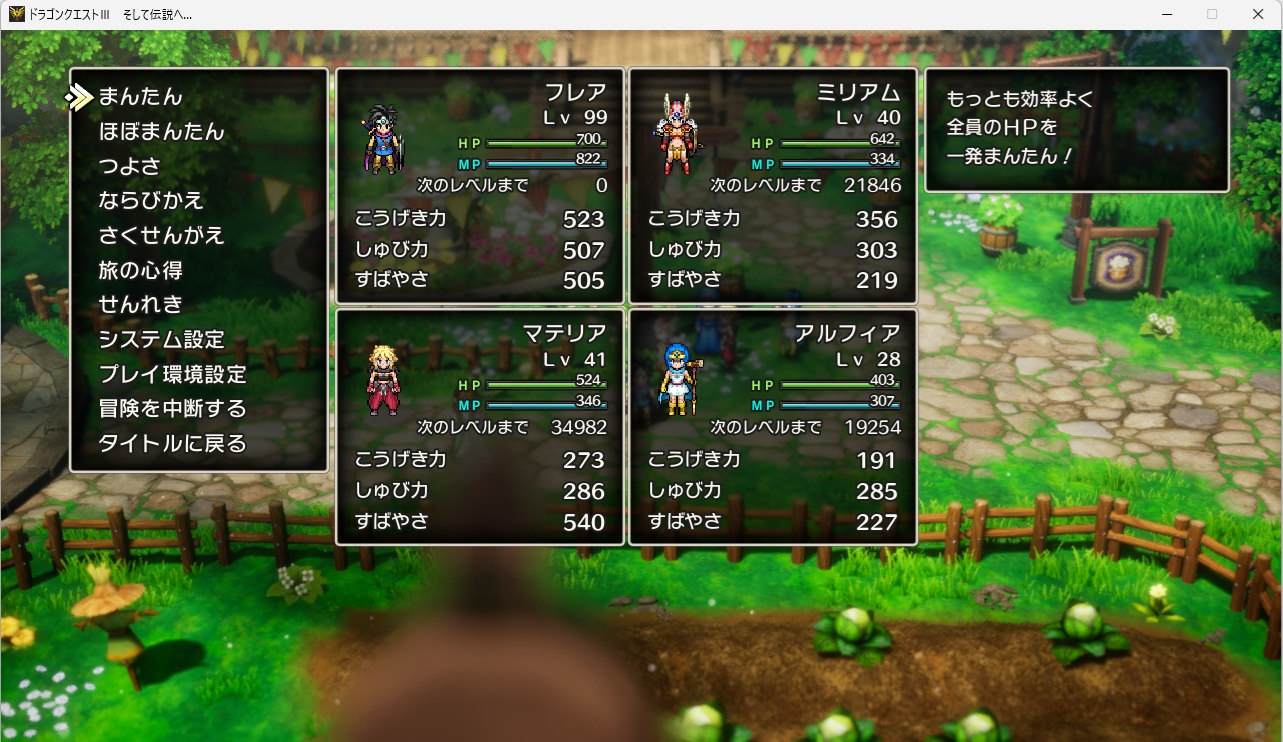Image resolution: width=1283 pixels, height=742 pixels.
Task: Close the game window
Action: point(1258,14)
